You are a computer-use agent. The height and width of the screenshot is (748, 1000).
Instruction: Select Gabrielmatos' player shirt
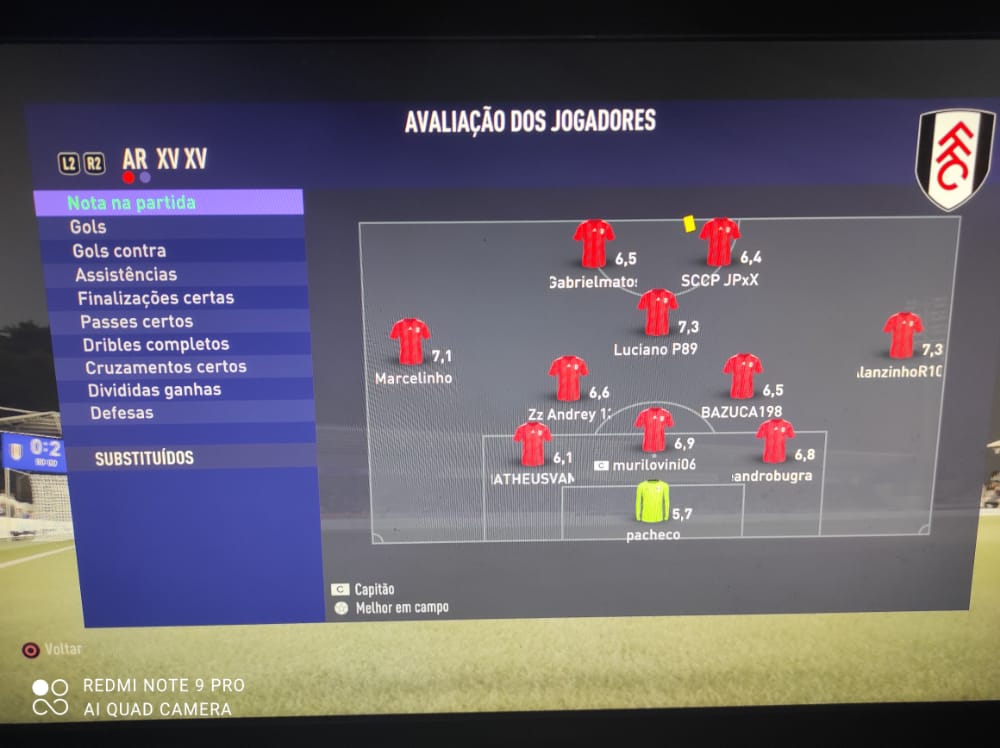click(594, 244)
